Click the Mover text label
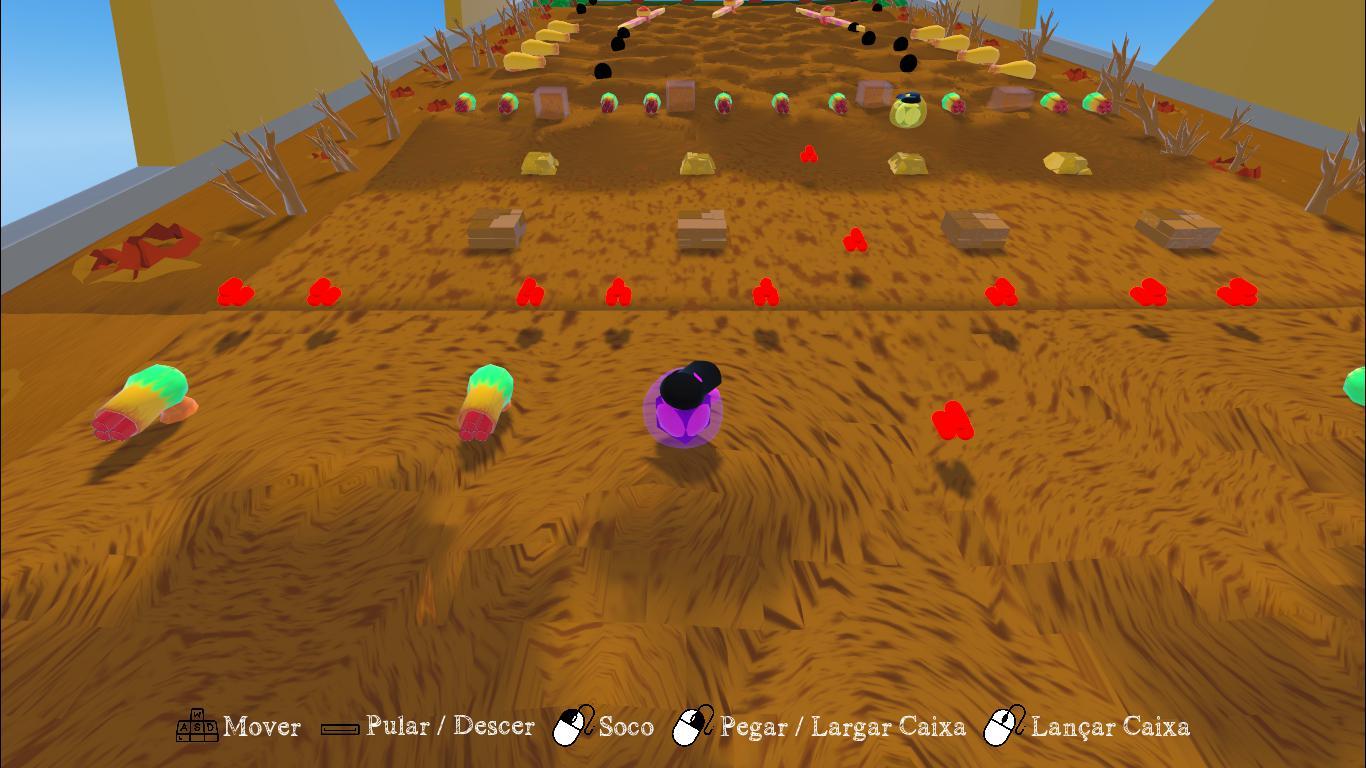Viewport: 1366px width, 768px height. [262, 728]
